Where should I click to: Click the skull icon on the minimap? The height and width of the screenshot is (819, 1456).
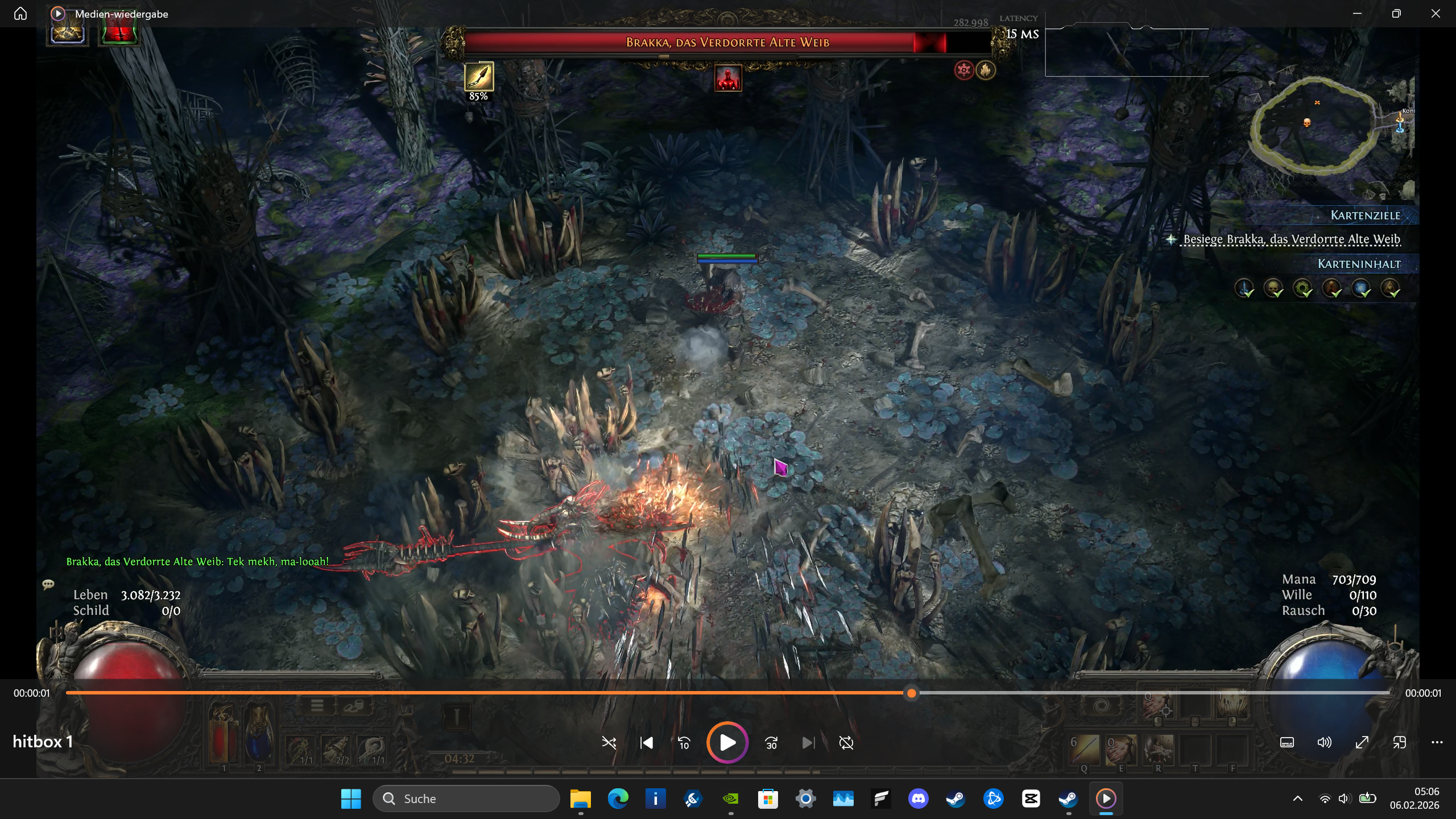click(x=1306, y=123)
